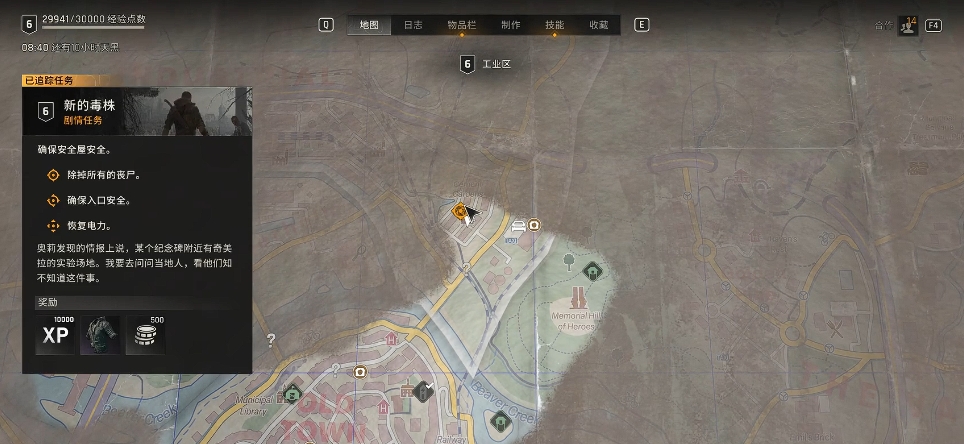
Task: Open the 物品栏 (Inventory) tab
Action: coord(462,25)
